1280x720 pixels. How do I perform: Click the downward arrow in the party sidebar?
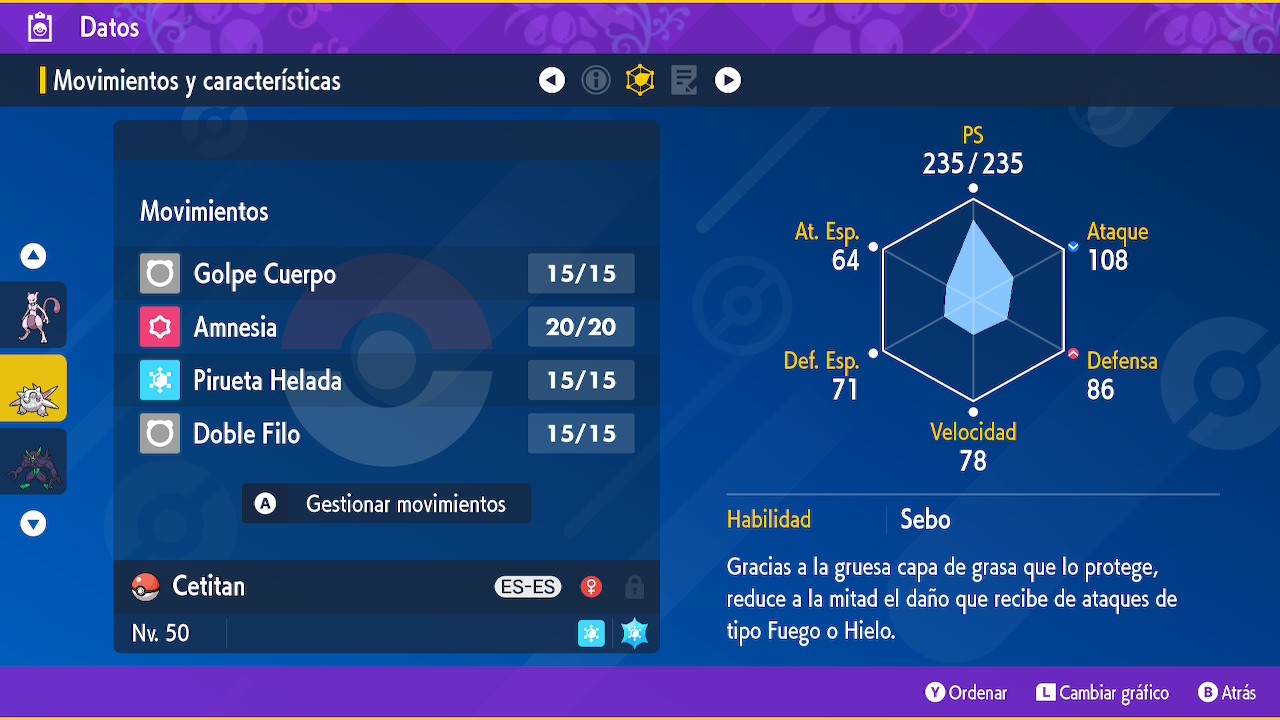(33, 522)
